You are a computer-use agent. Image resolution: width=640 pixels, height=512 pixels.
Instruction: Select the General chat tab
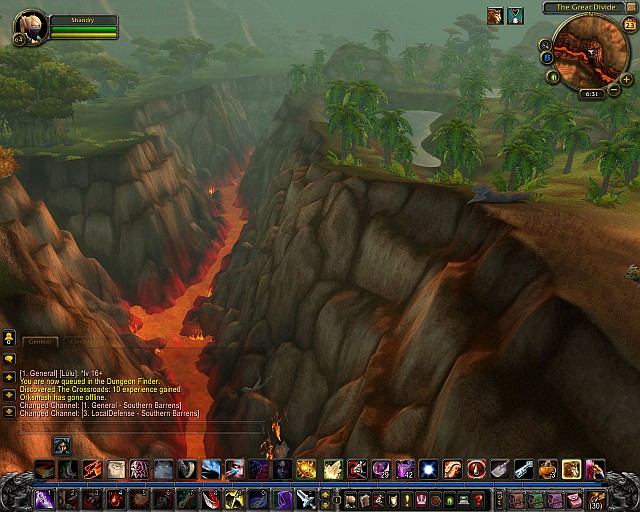[x=40, y=341]
